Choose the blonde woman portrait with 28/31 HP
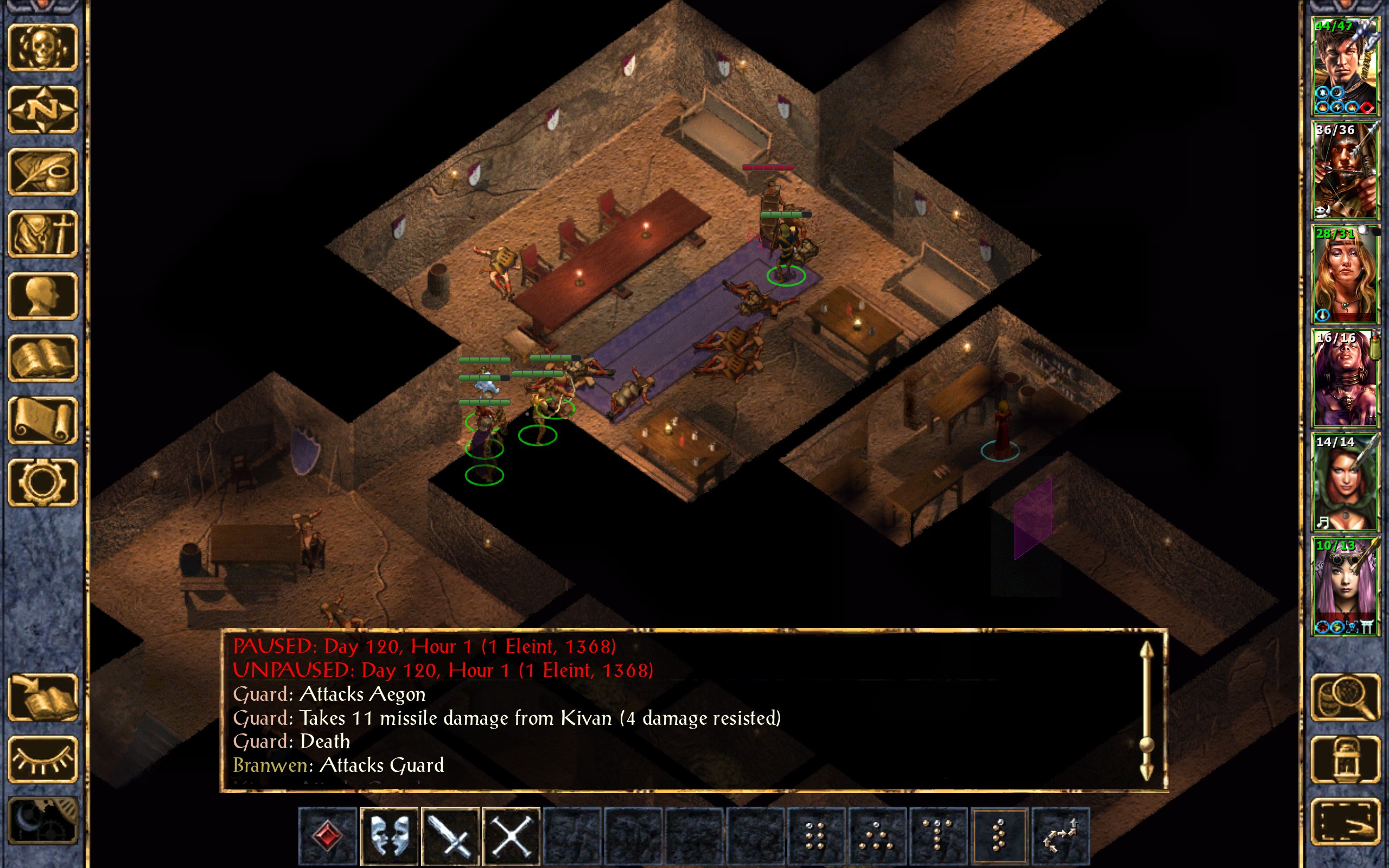The height and width of the screenshot is (868, 1389). pyautogui.click(x=1345, y=275)
